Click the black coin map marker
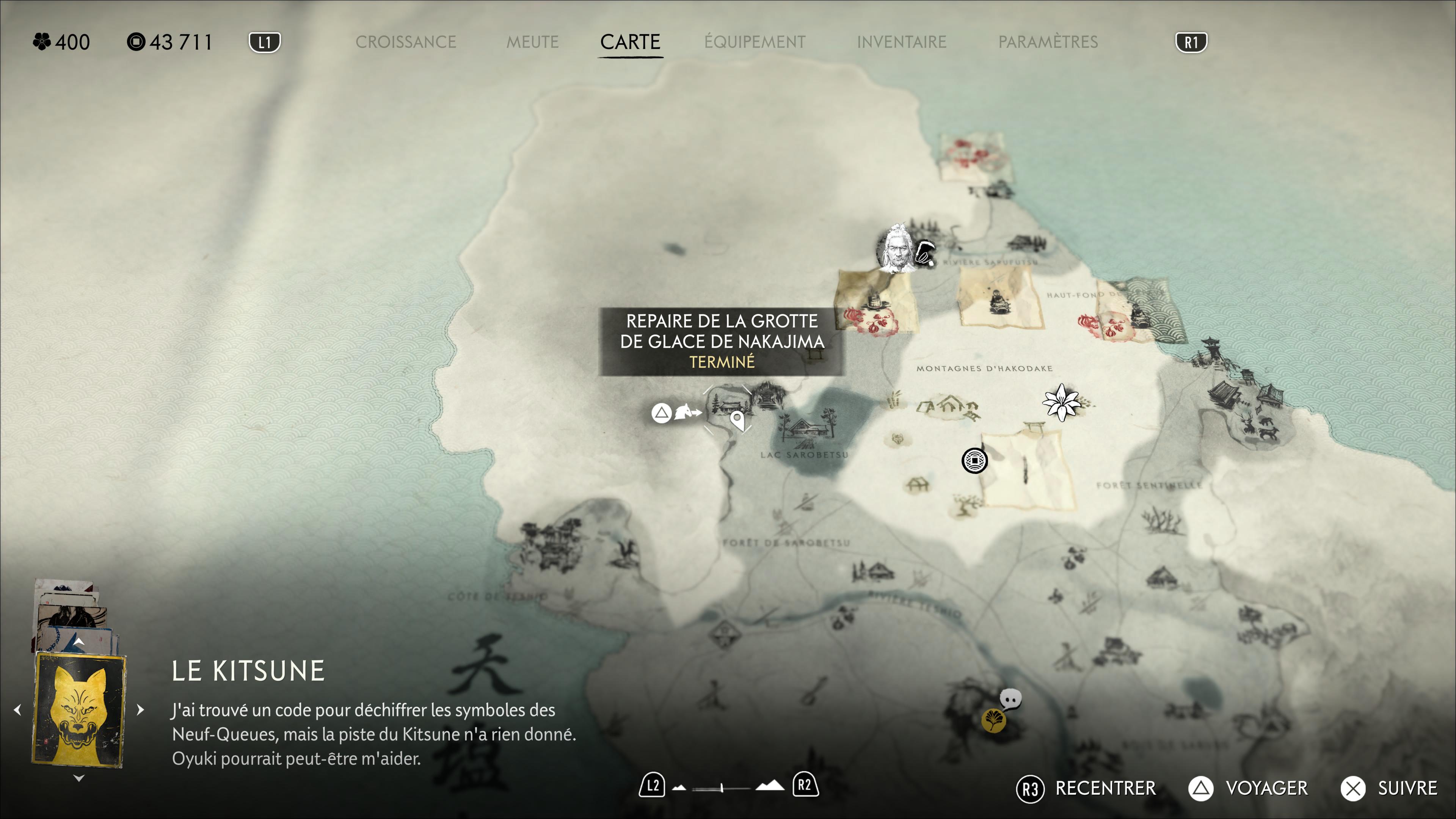The image size is (1456, 819). coord(974,461)
